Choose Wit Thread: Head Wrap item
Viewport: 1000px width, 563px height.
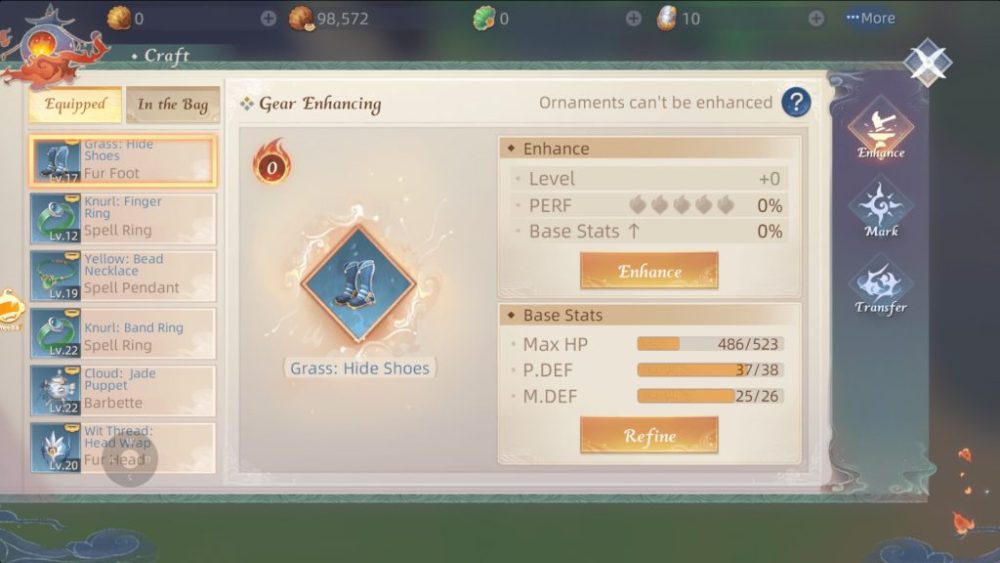click(122, 448)
